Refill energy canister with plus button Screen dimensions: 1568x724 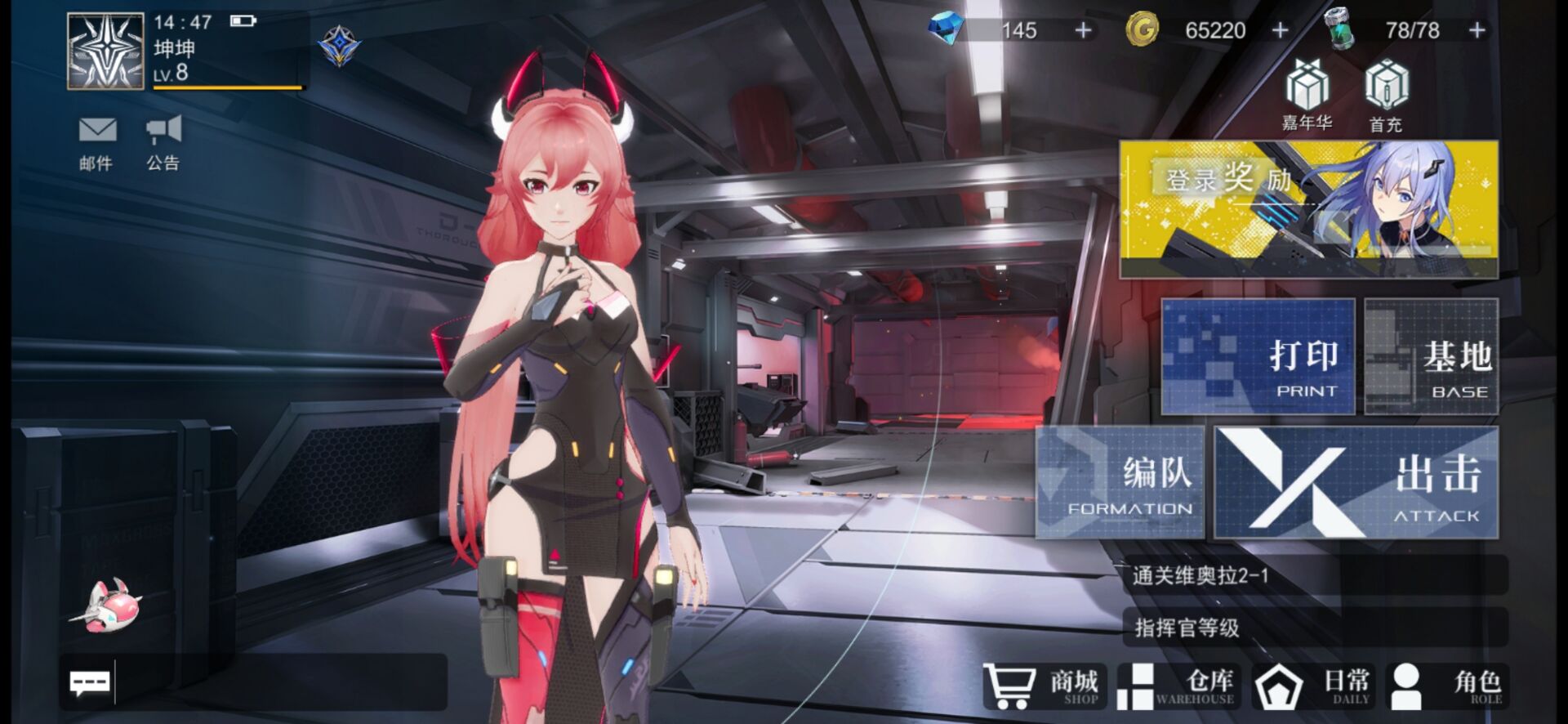(x=1477, y=30)
